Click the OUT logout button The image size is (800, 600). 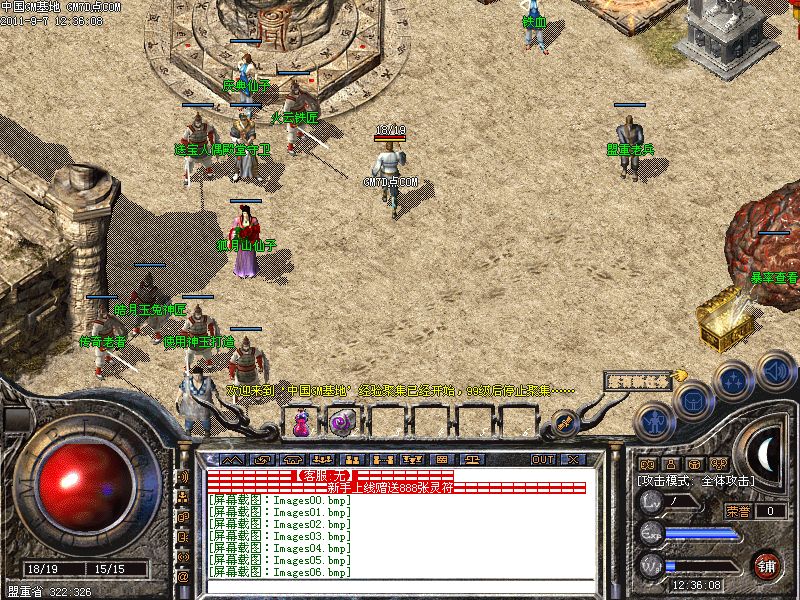click(542, 459)
